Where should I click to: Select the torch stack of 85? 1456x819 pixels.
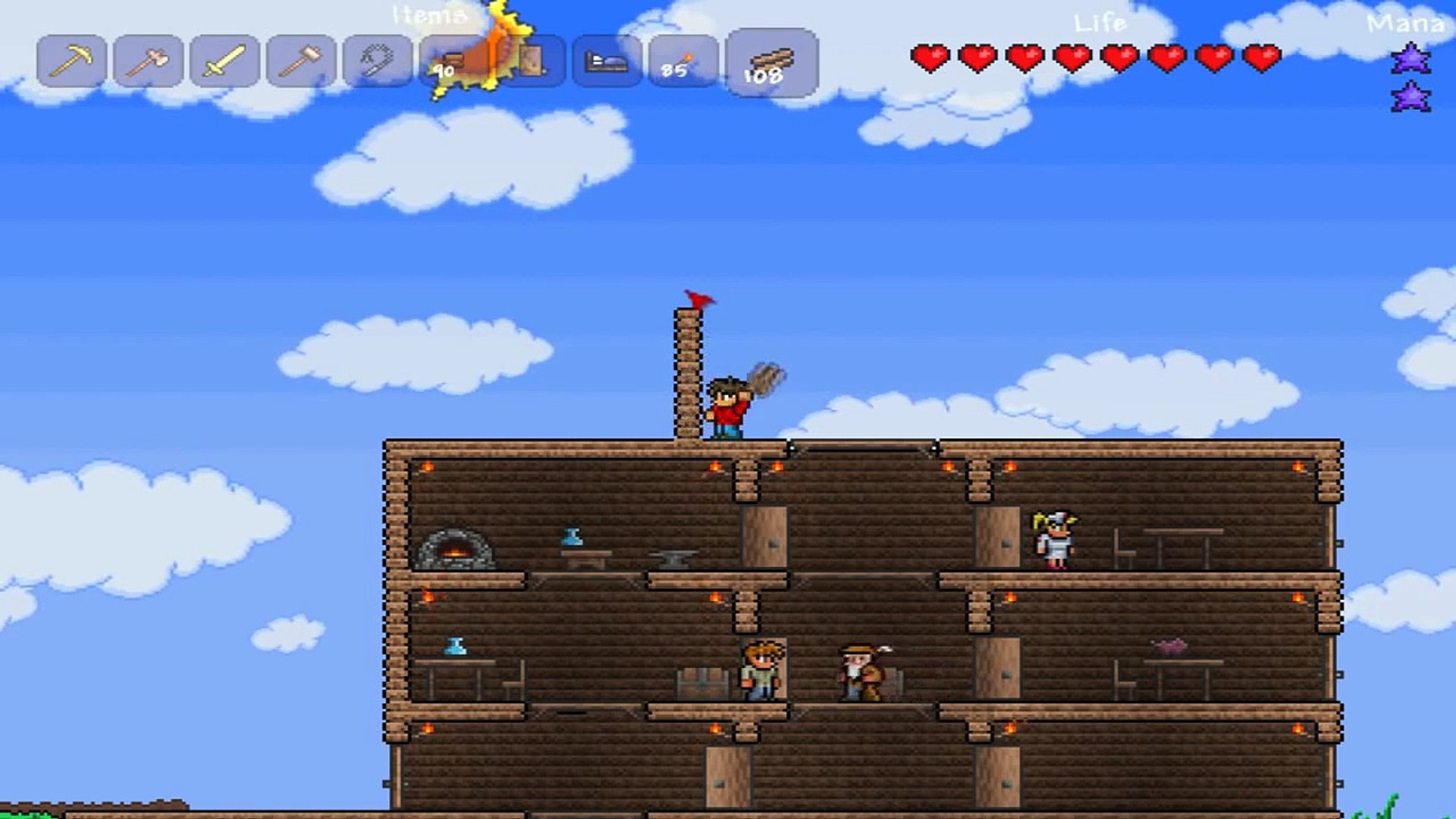pyautogui.click(x=682, y=61)
